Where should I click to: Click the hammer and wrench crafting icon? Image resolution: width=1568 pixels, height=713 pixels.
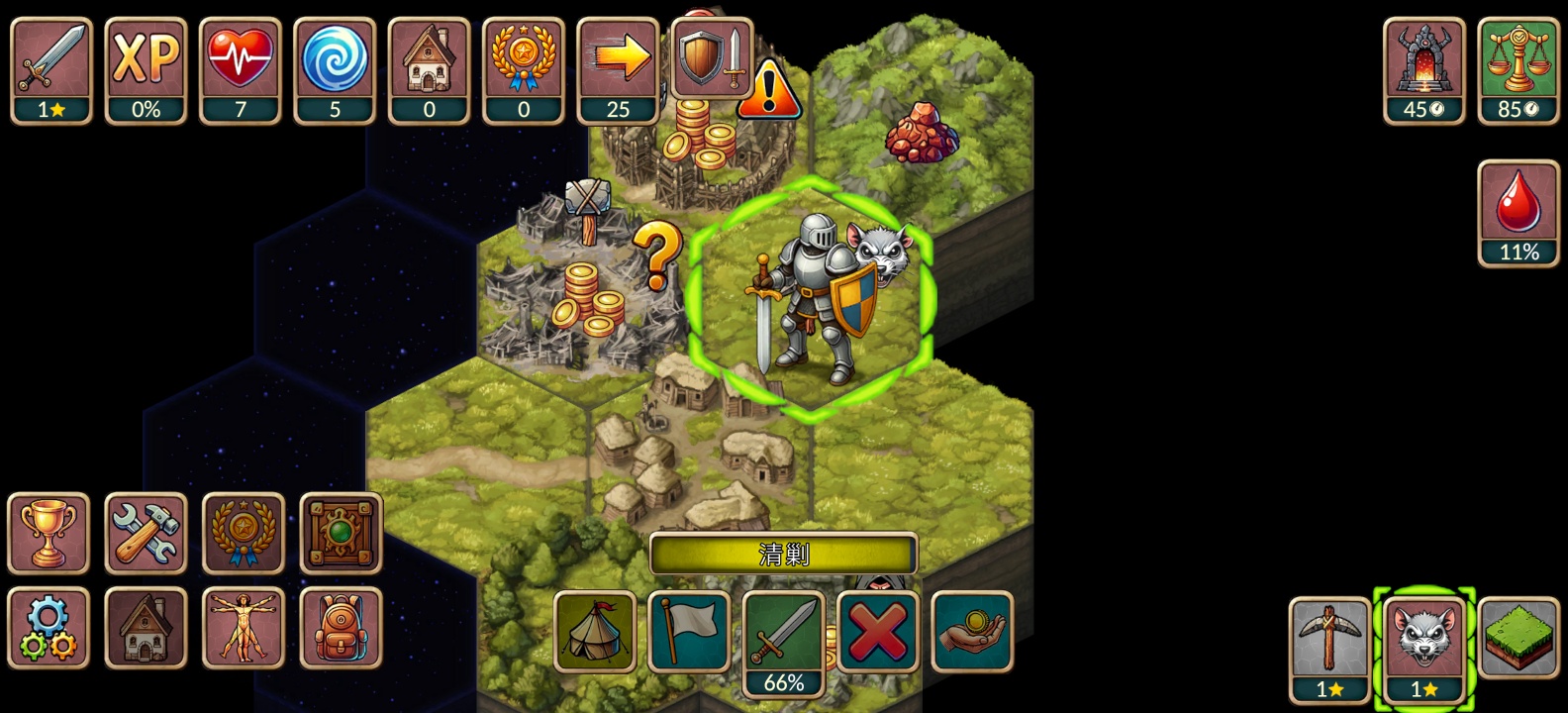coord(146,533)
